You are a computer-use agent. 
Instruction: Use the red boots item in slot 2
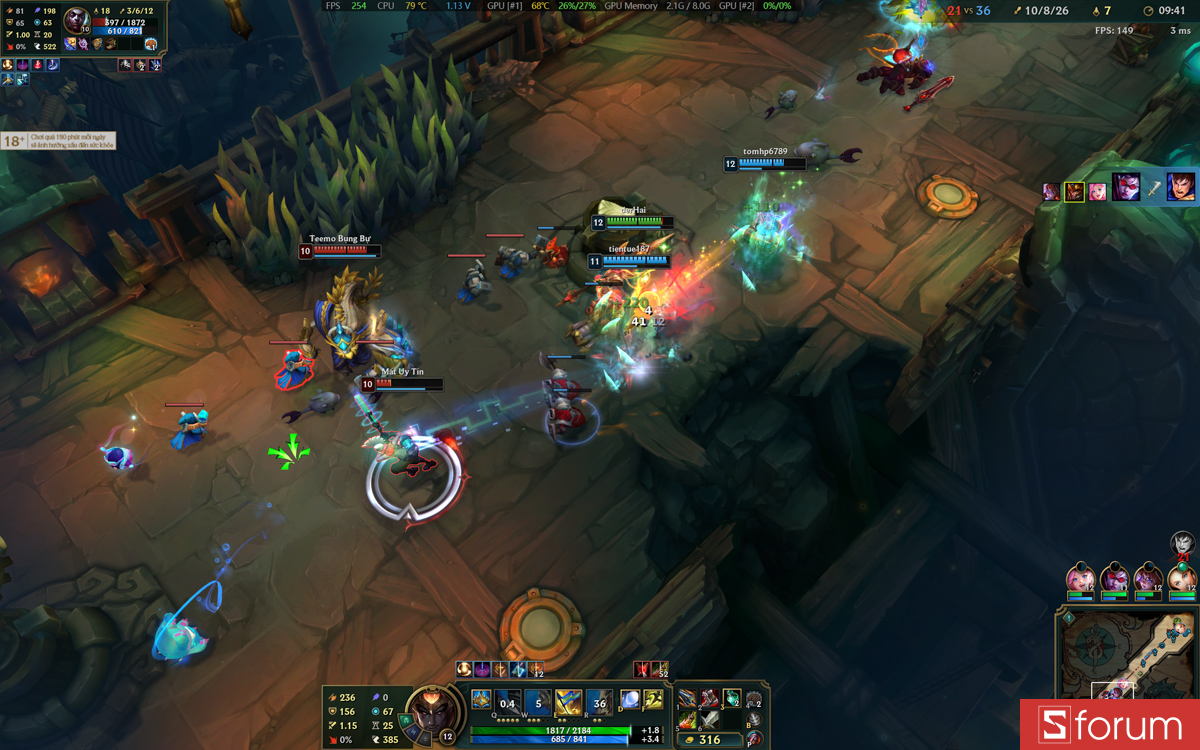[709, 698]
